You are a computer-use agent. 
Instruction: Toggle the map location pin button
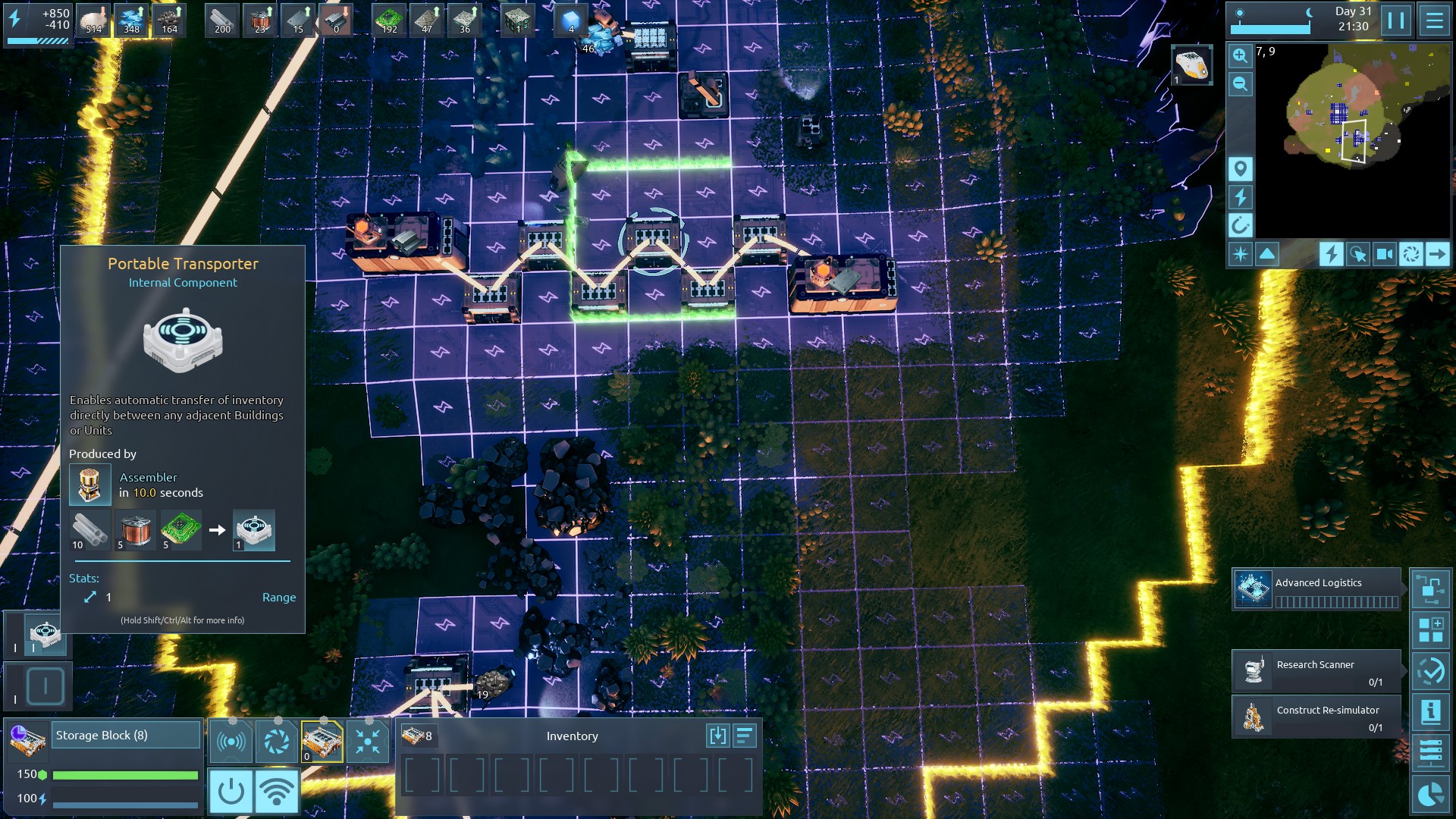1240,168
